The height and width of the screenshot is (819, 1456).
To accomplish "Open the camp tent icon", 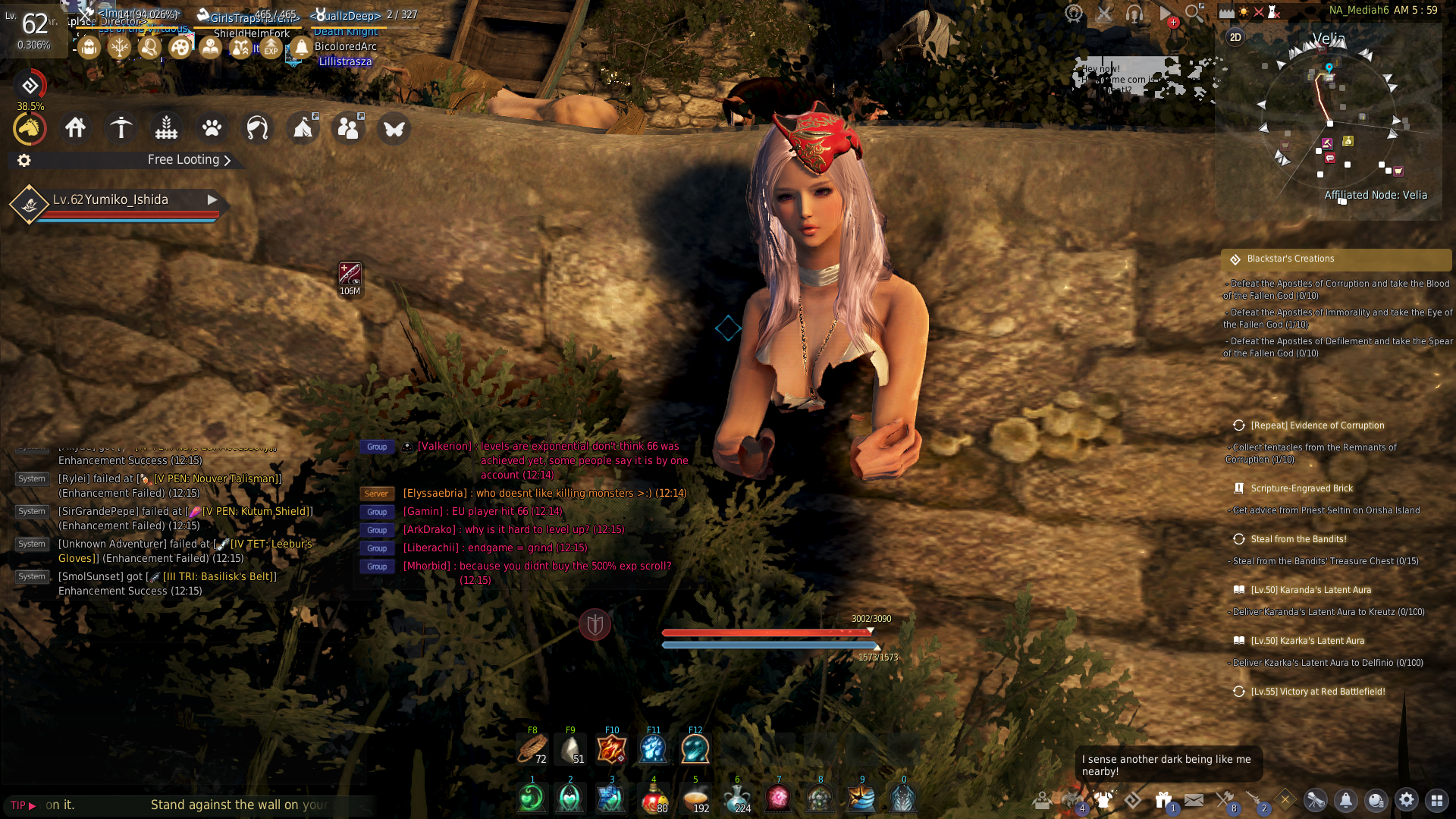I will pos(303,128).
